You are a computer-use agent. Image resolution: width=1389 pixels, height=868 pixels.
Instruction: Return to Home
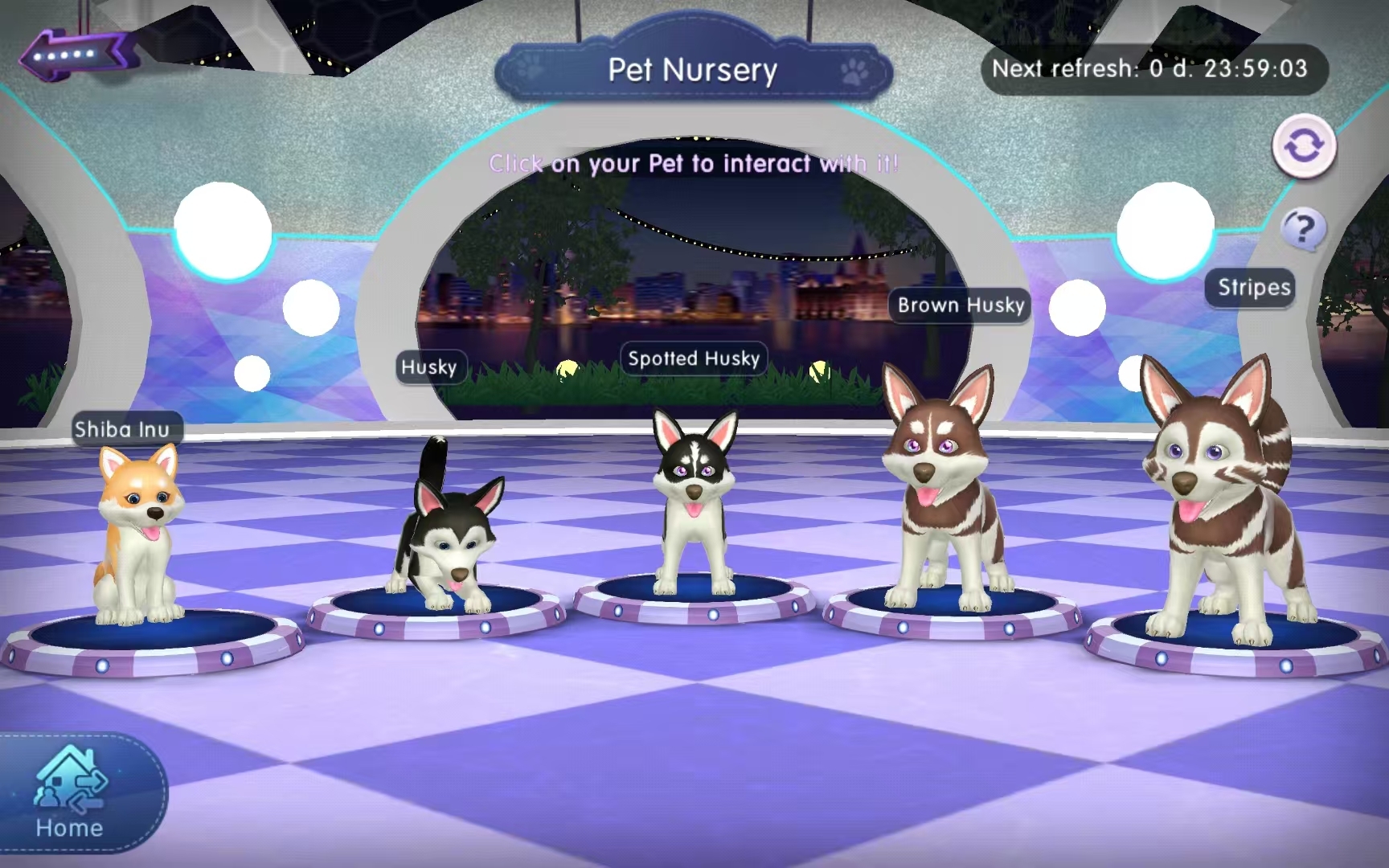click(x=71, y=794)
